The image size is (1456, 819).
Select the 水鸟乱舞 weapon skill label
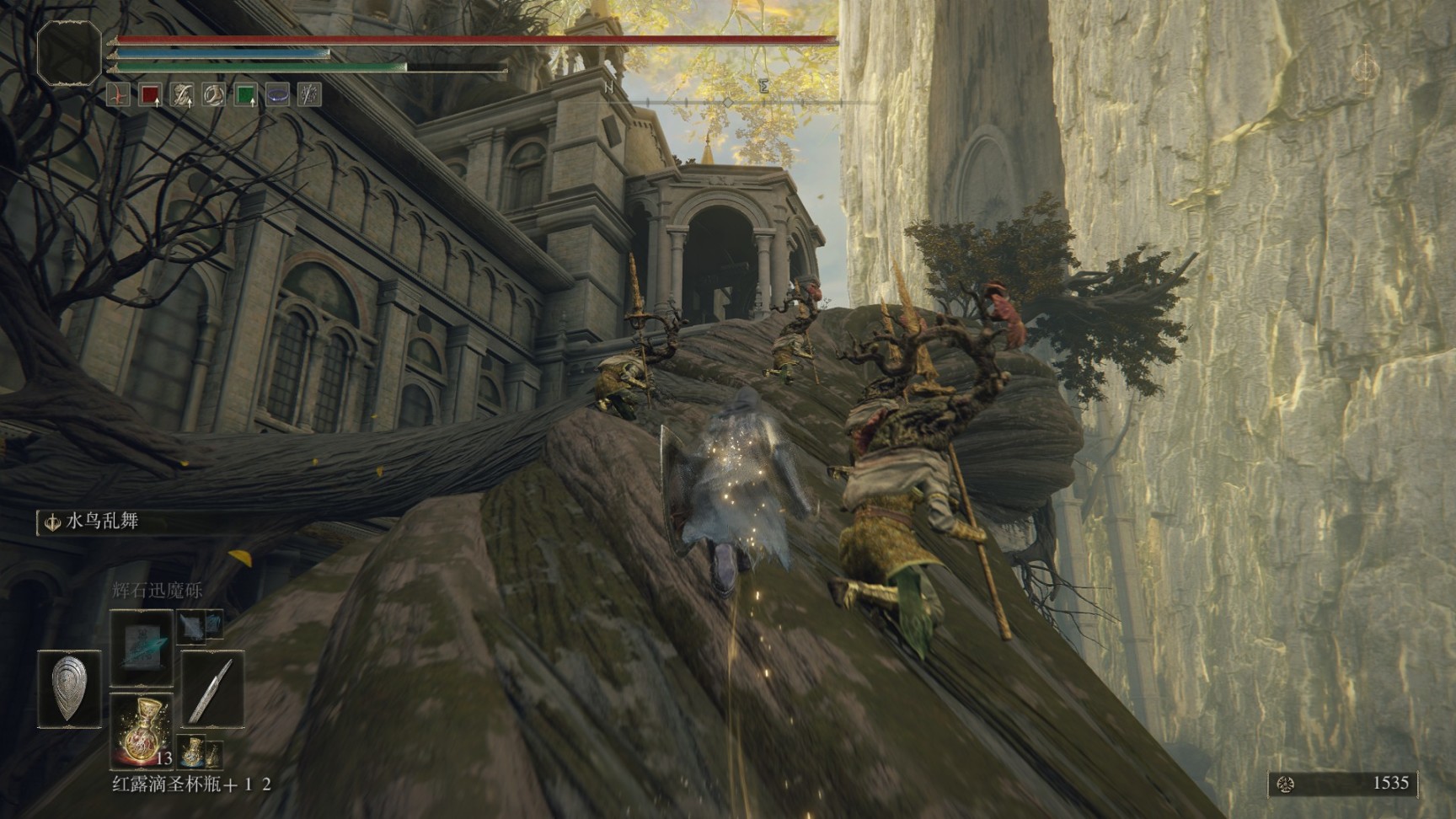pos(101,522)
